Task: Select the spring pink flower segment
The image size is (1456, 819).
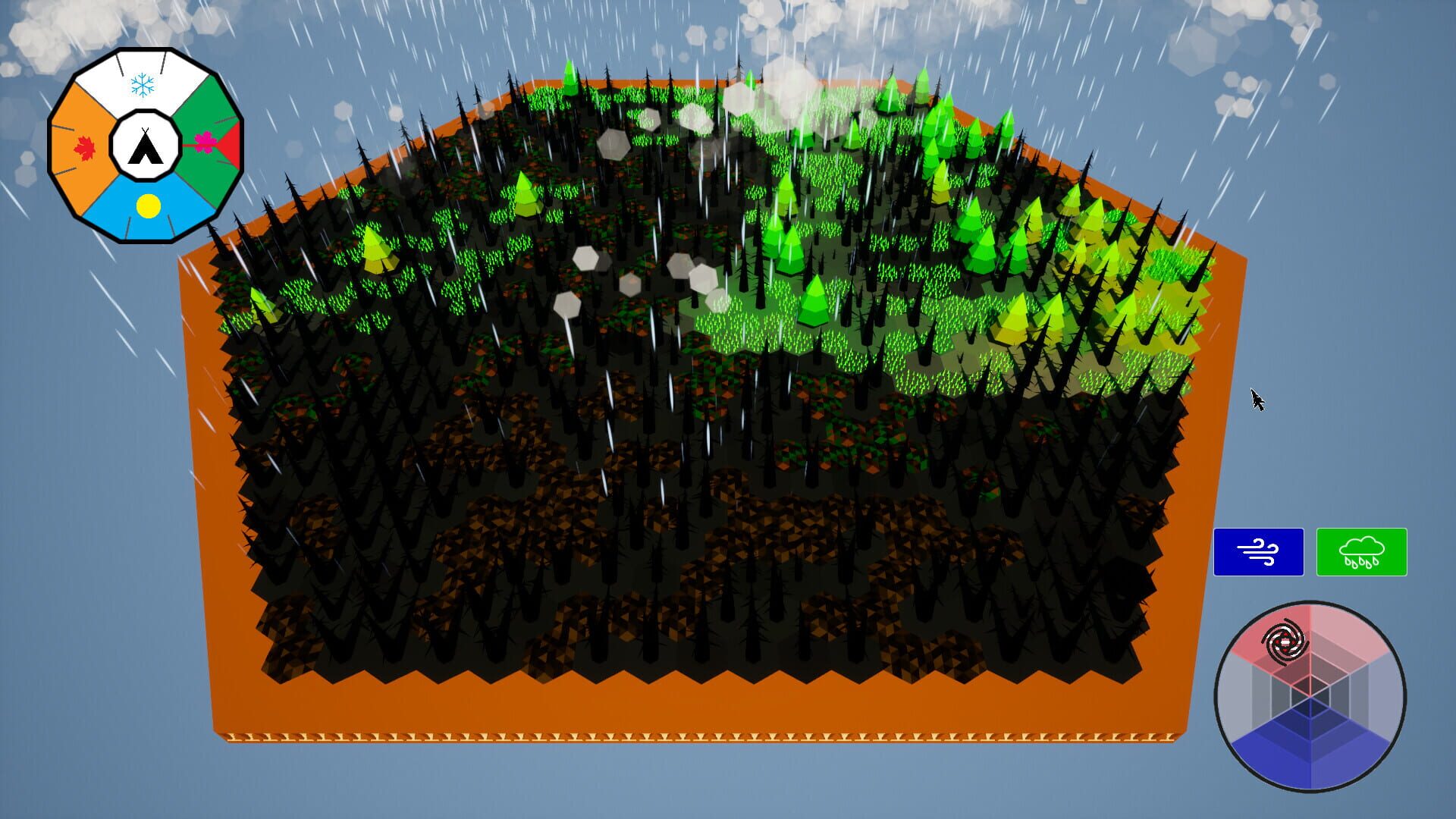Action: [x=206, y=142]
